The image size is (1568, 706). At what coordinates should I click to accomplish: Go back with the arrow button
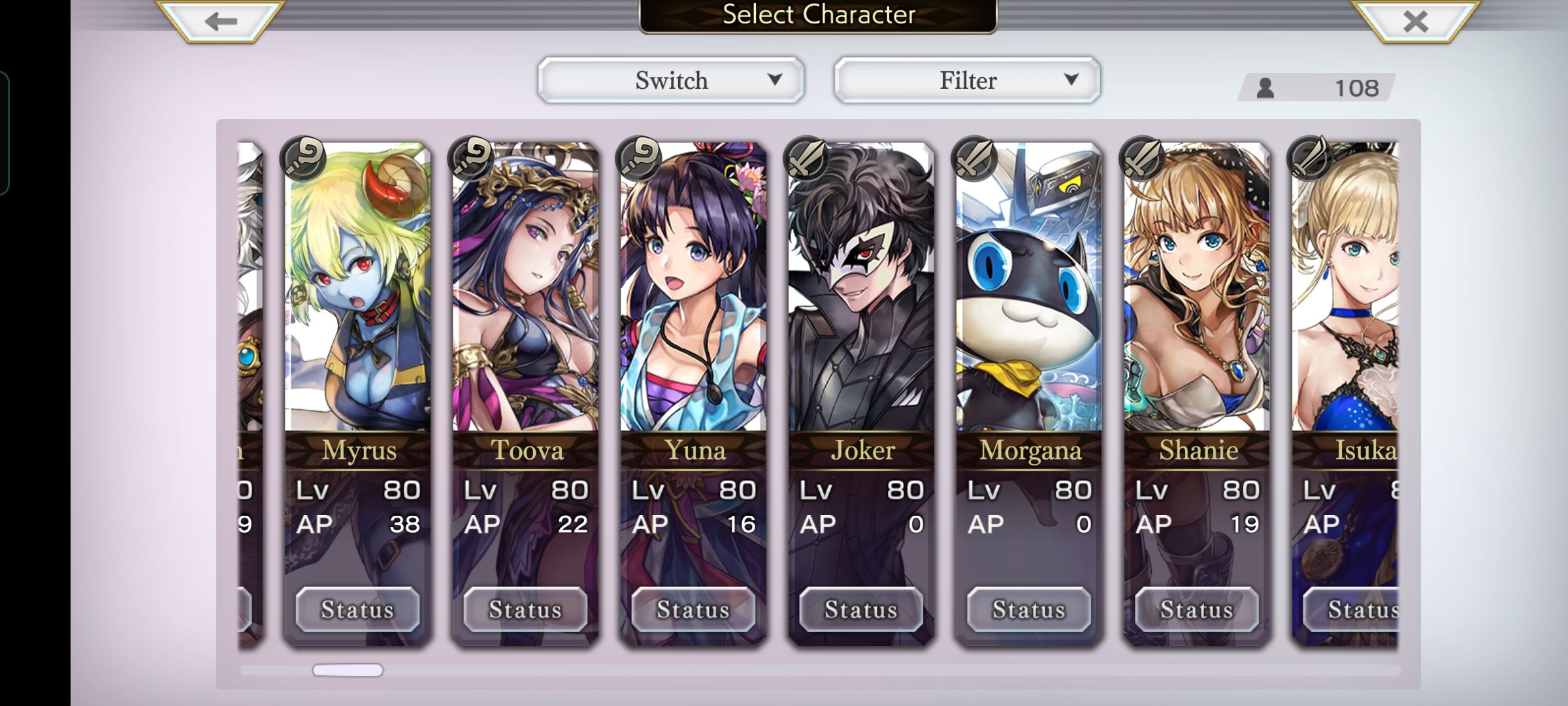coord(220,22)
